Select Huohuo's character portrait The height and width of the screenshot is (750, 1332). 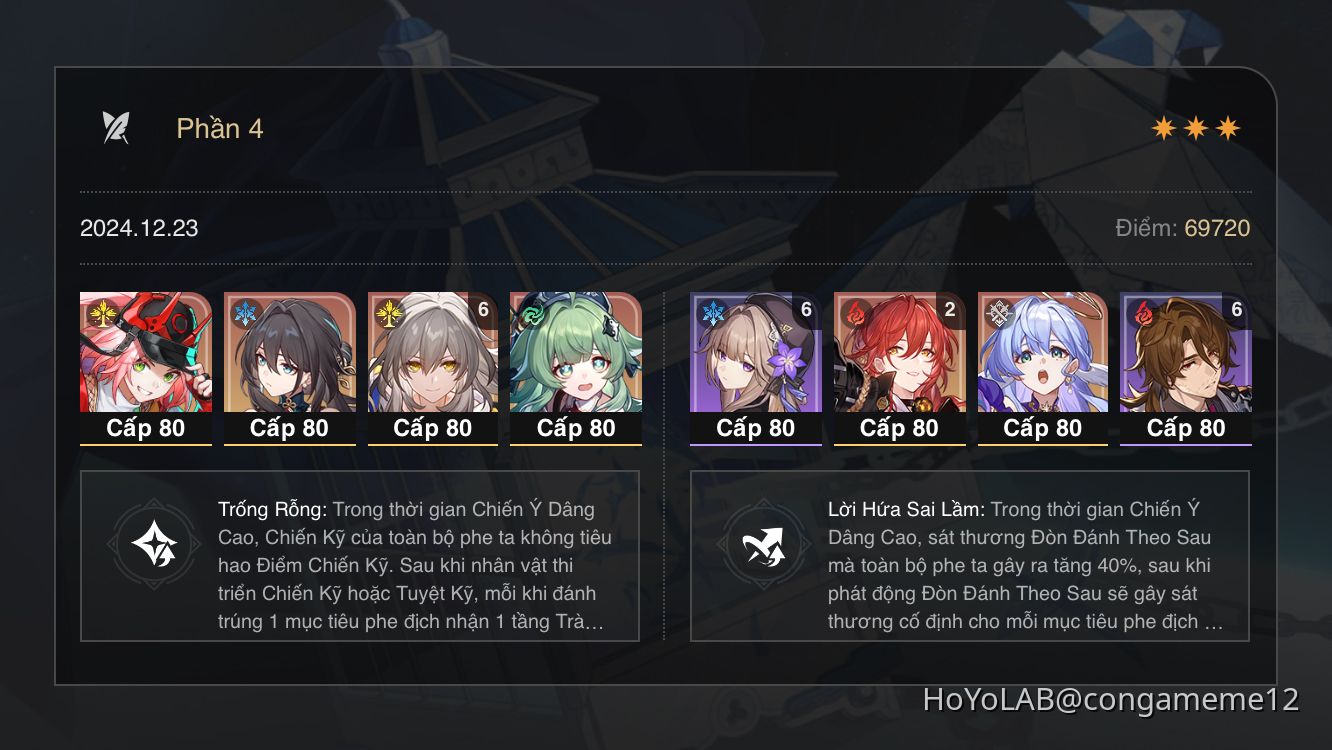[x=577, y=365]
